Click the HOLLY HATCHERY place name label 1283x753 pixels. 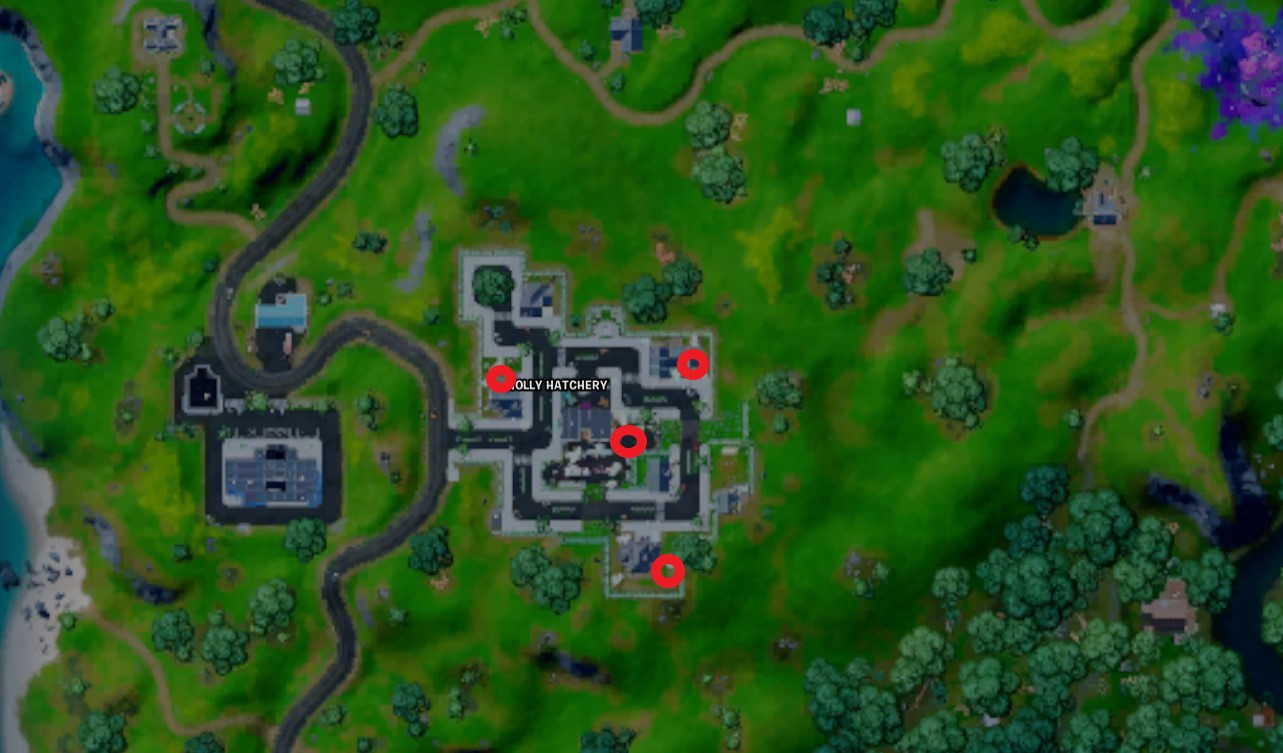(x=558, y=384)
